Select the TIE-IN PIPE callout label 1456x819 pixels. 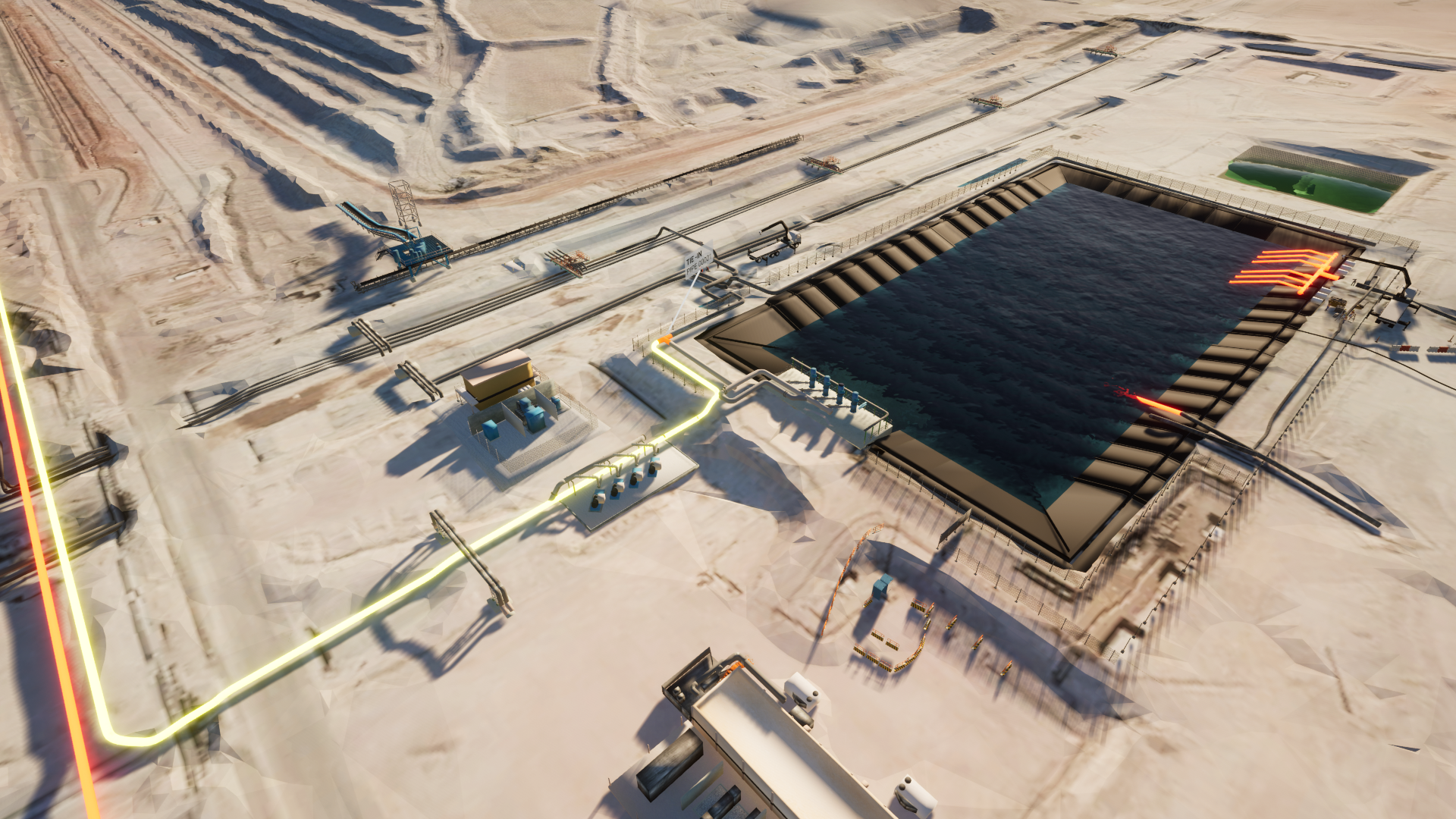(698, 262)
